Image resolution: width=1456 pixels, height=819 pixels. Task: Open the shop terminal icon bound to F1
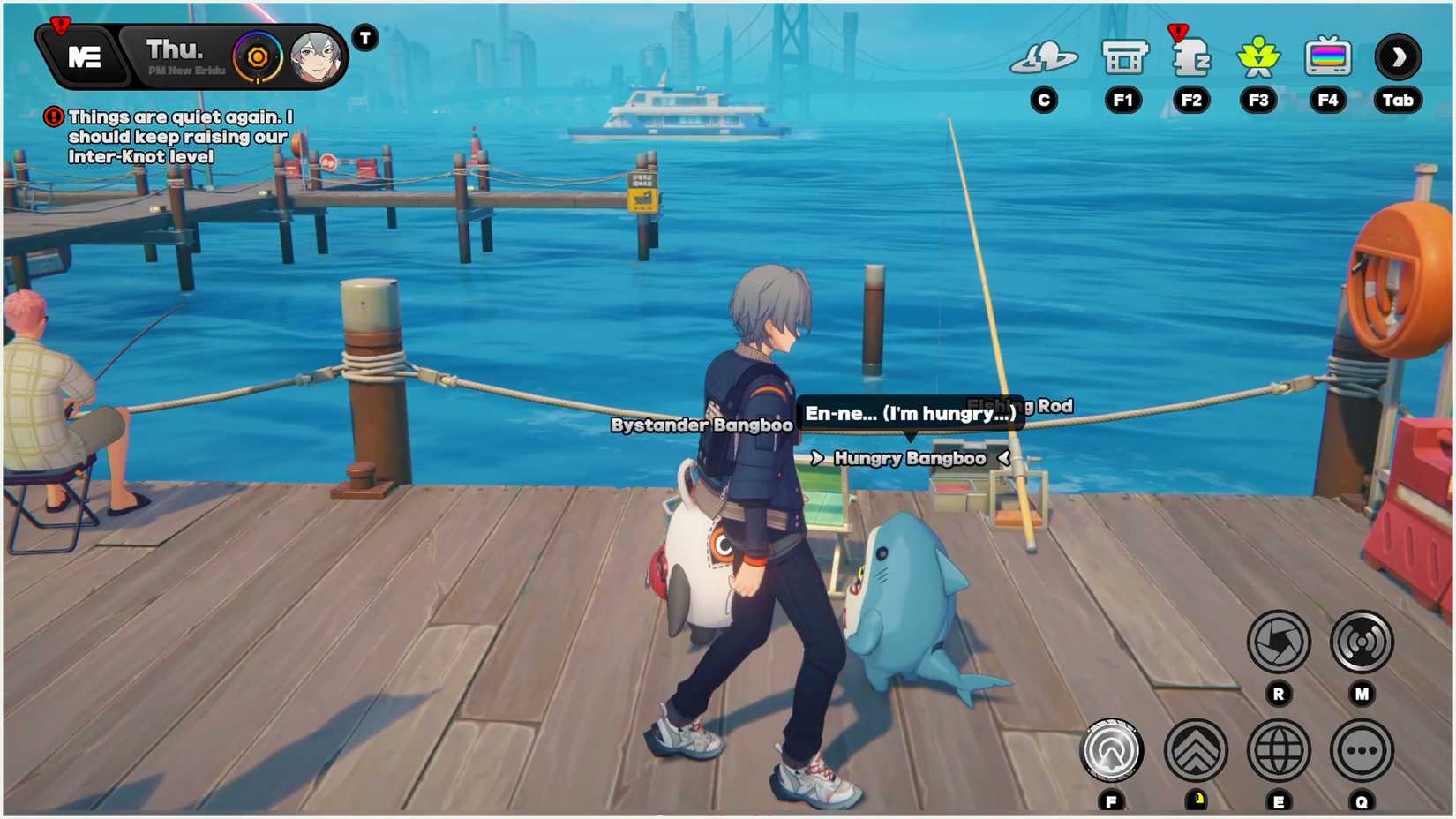[x=1122, y=57]
